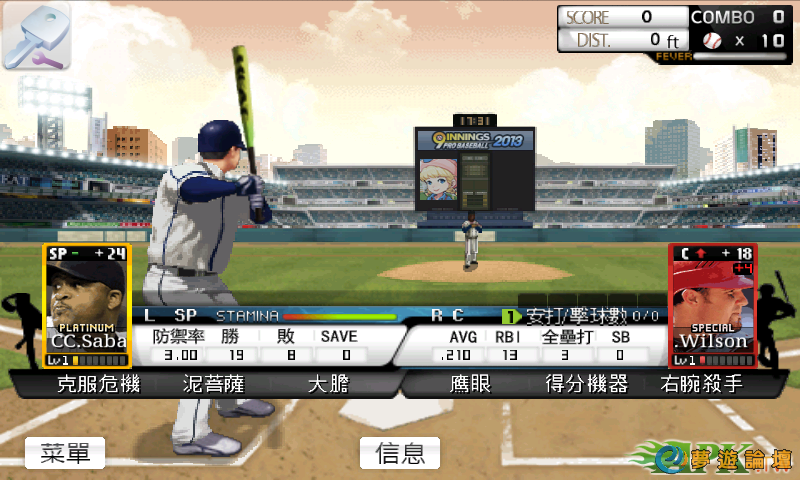Choose the 右腕殺手 batter skill

tap(701, 384)
